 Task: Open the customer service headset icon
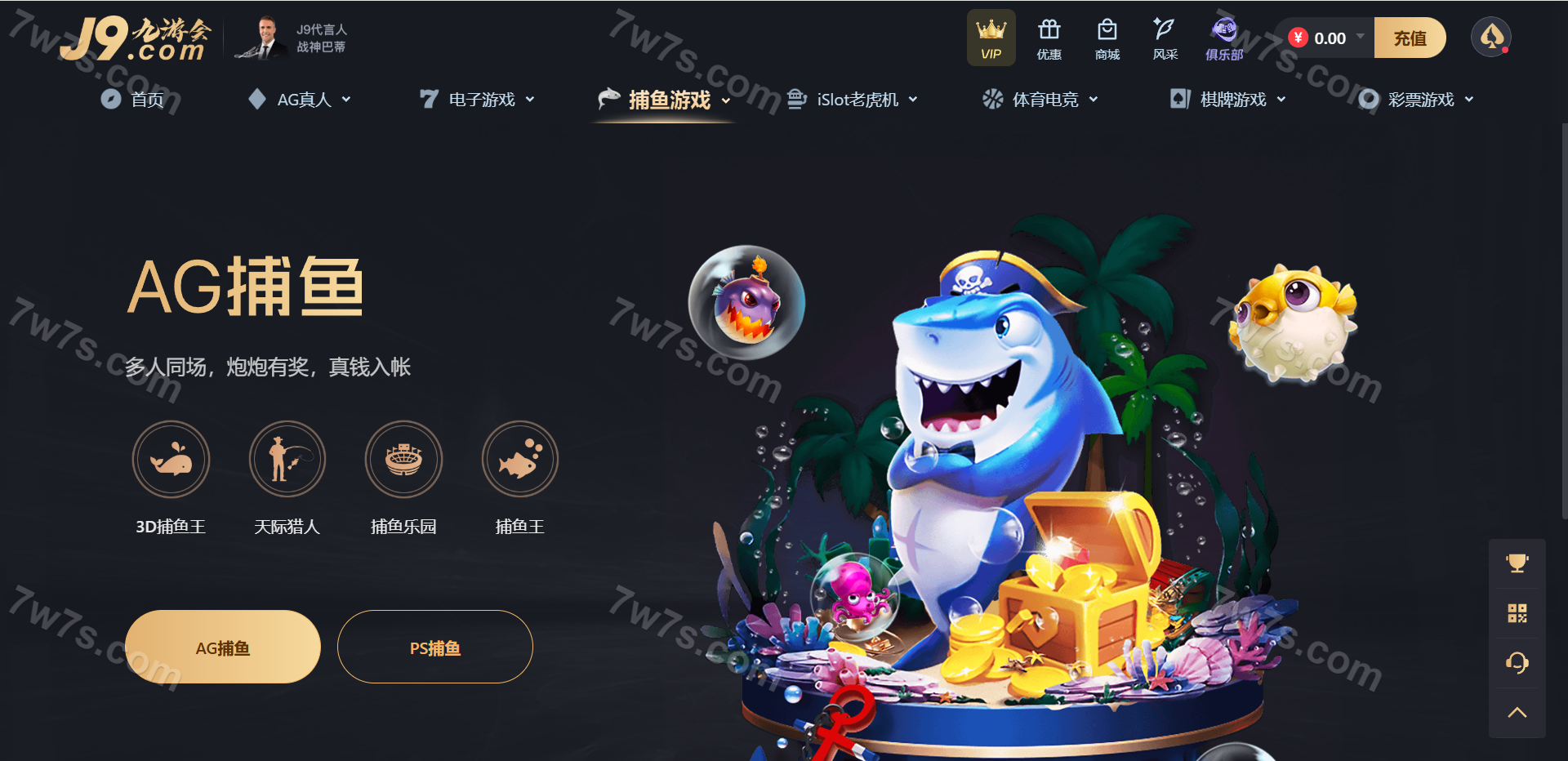(1517, 662)
